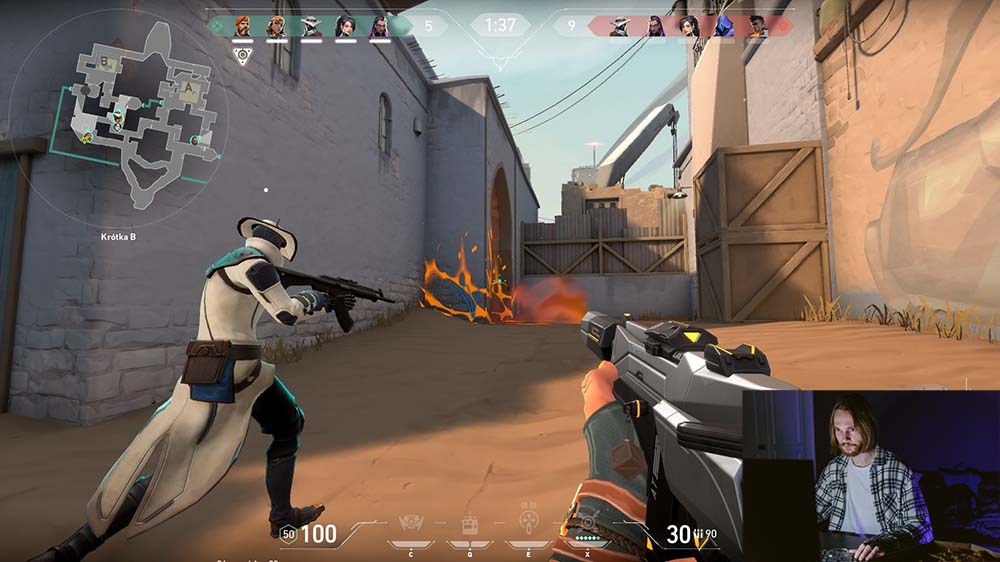Select the enemy hooded Omen portrait
The height and width of the screenshot is (562, 1000).
pyautogui.click(x=723, y=26)
